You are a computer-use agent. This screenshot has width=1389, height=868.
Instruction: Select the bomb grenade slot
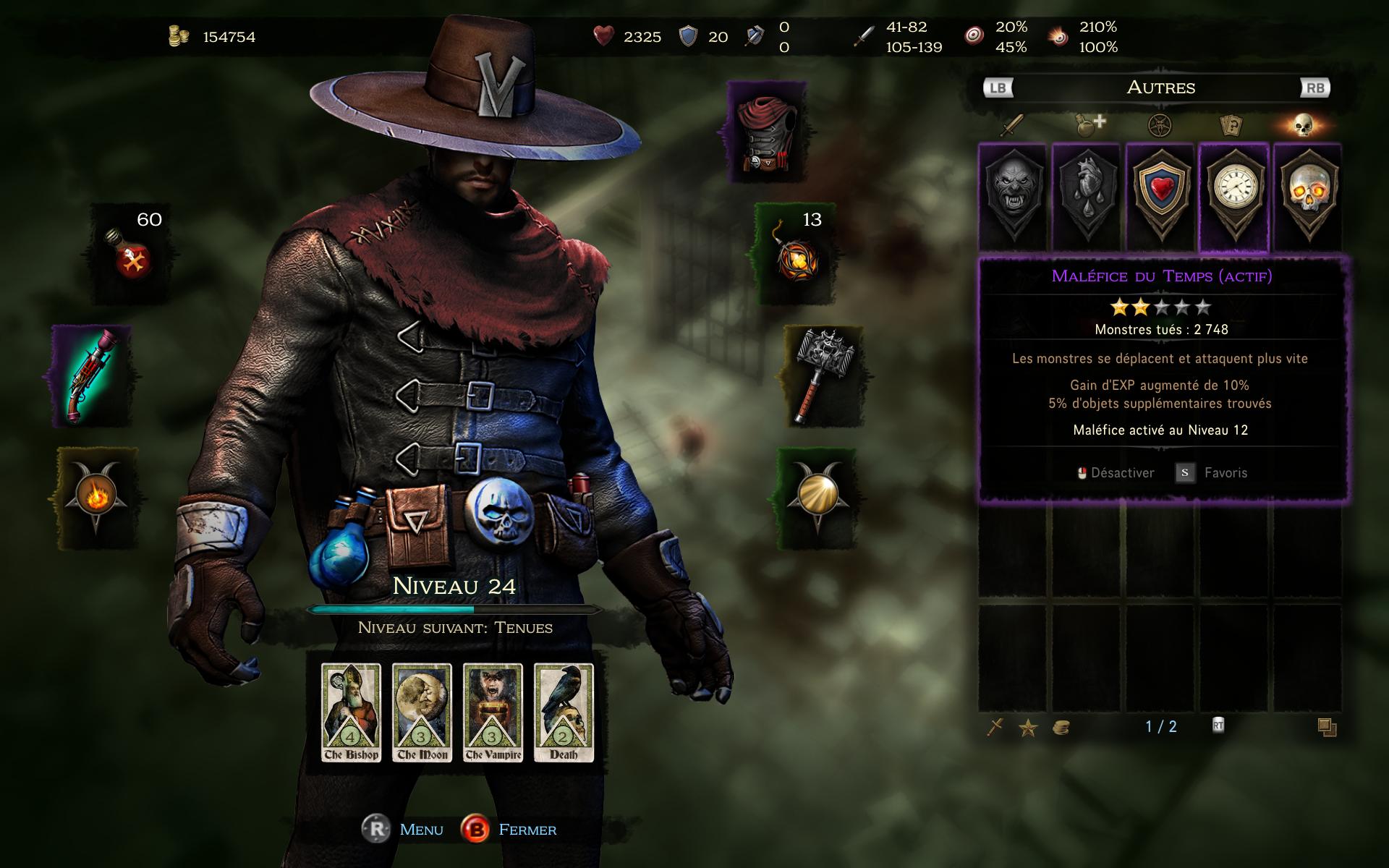pyautogui.click(x=796, y=253)
